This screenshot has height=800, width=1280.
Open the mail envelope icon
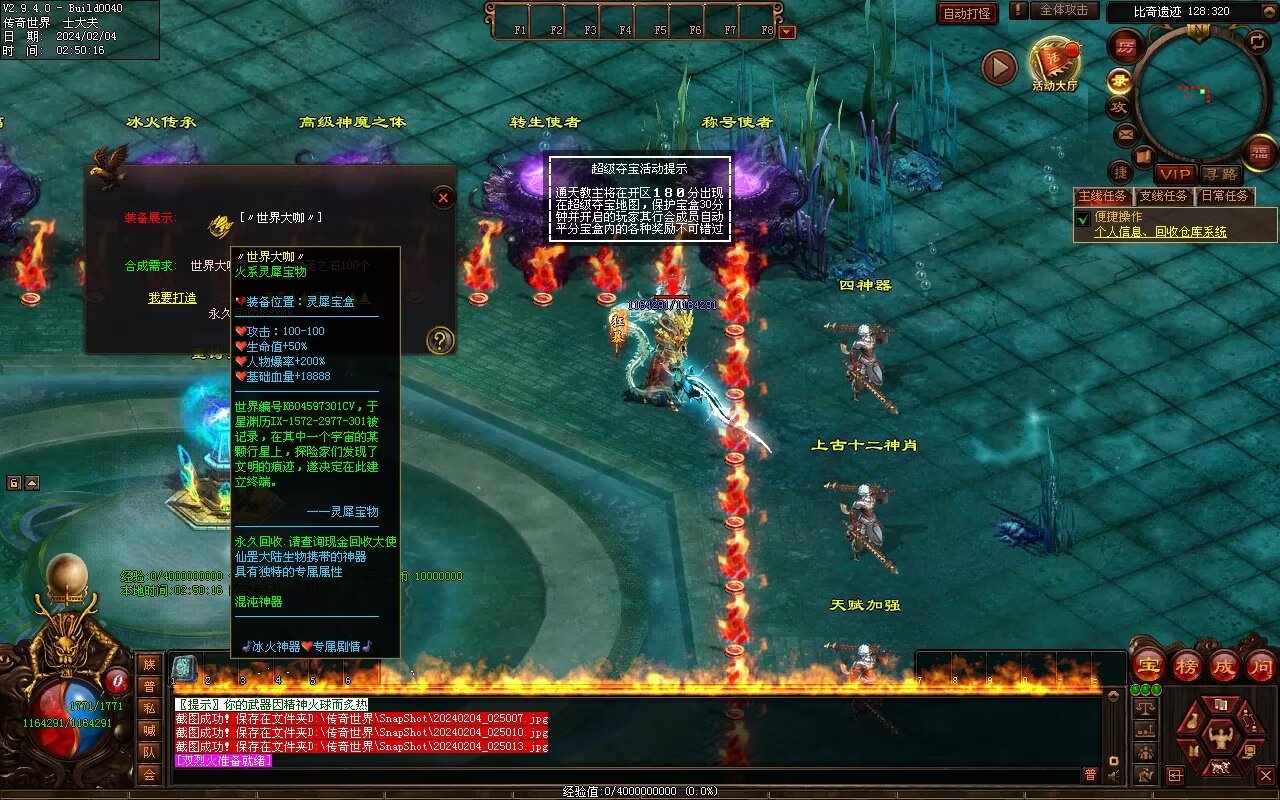click(1126, 133)
